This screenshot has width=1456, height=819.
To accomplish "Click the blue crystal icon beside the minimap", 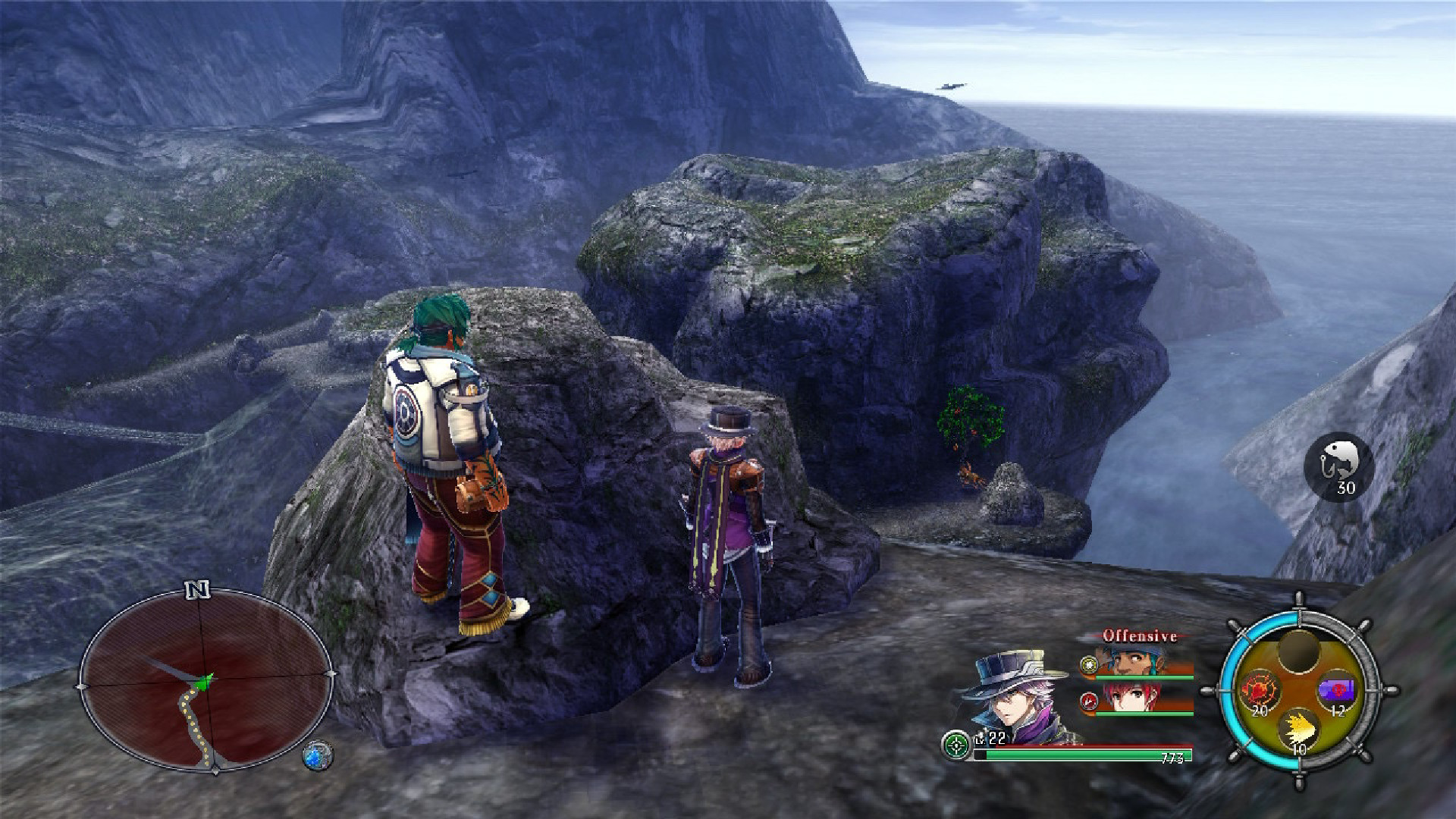I will coord(317,755).
